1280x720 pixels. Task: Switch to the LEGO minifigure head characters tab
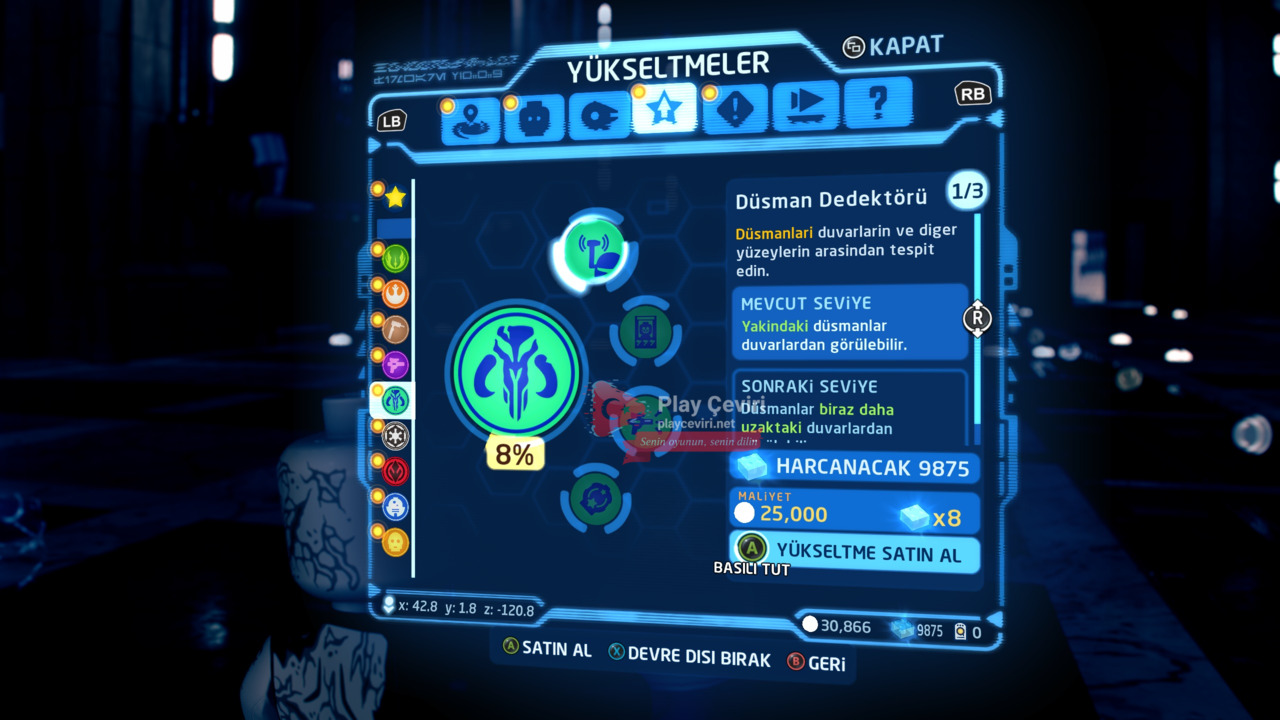point(534,118)
